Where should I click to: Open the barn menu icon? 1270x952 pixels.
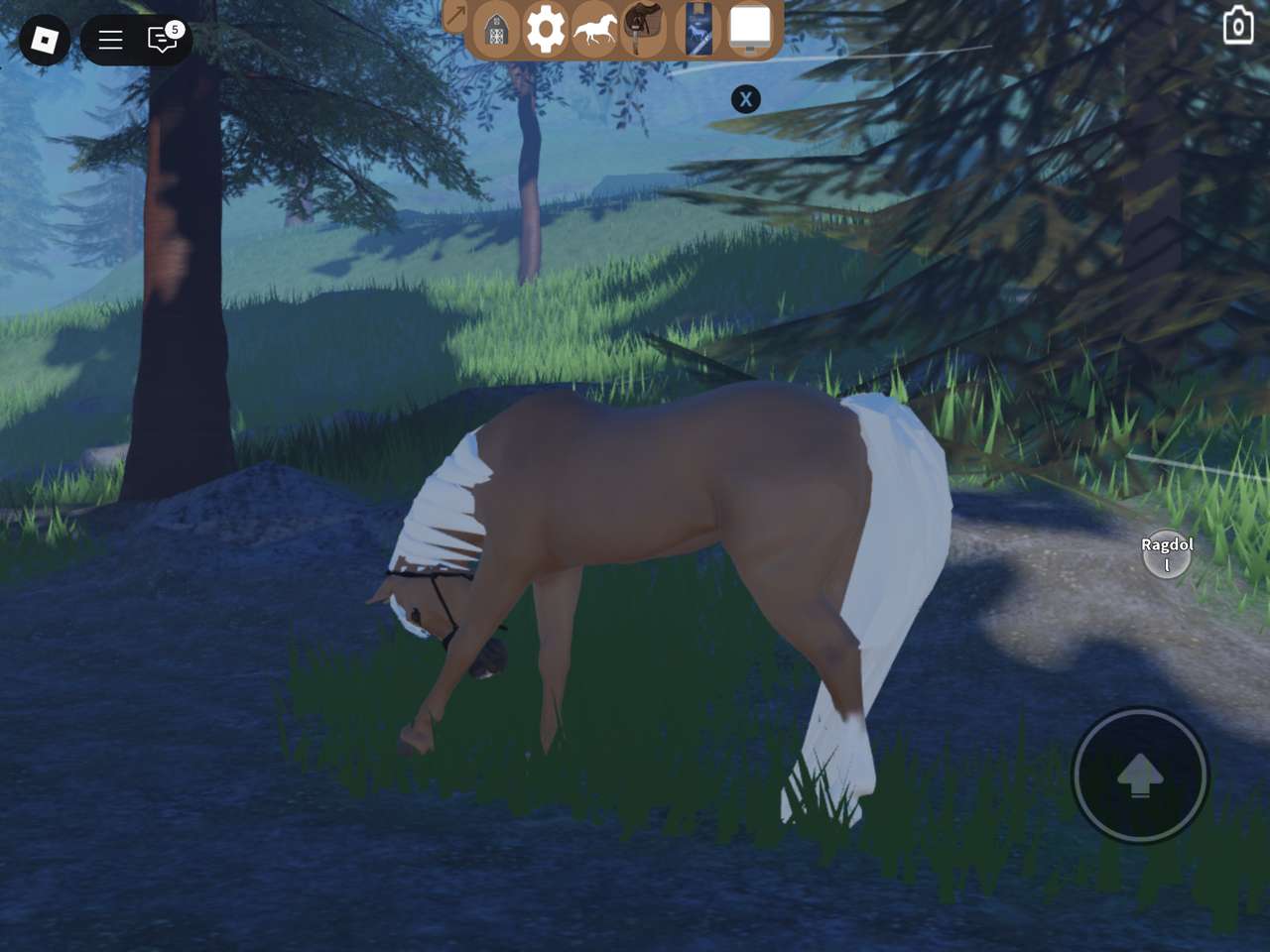coord(496,31)
